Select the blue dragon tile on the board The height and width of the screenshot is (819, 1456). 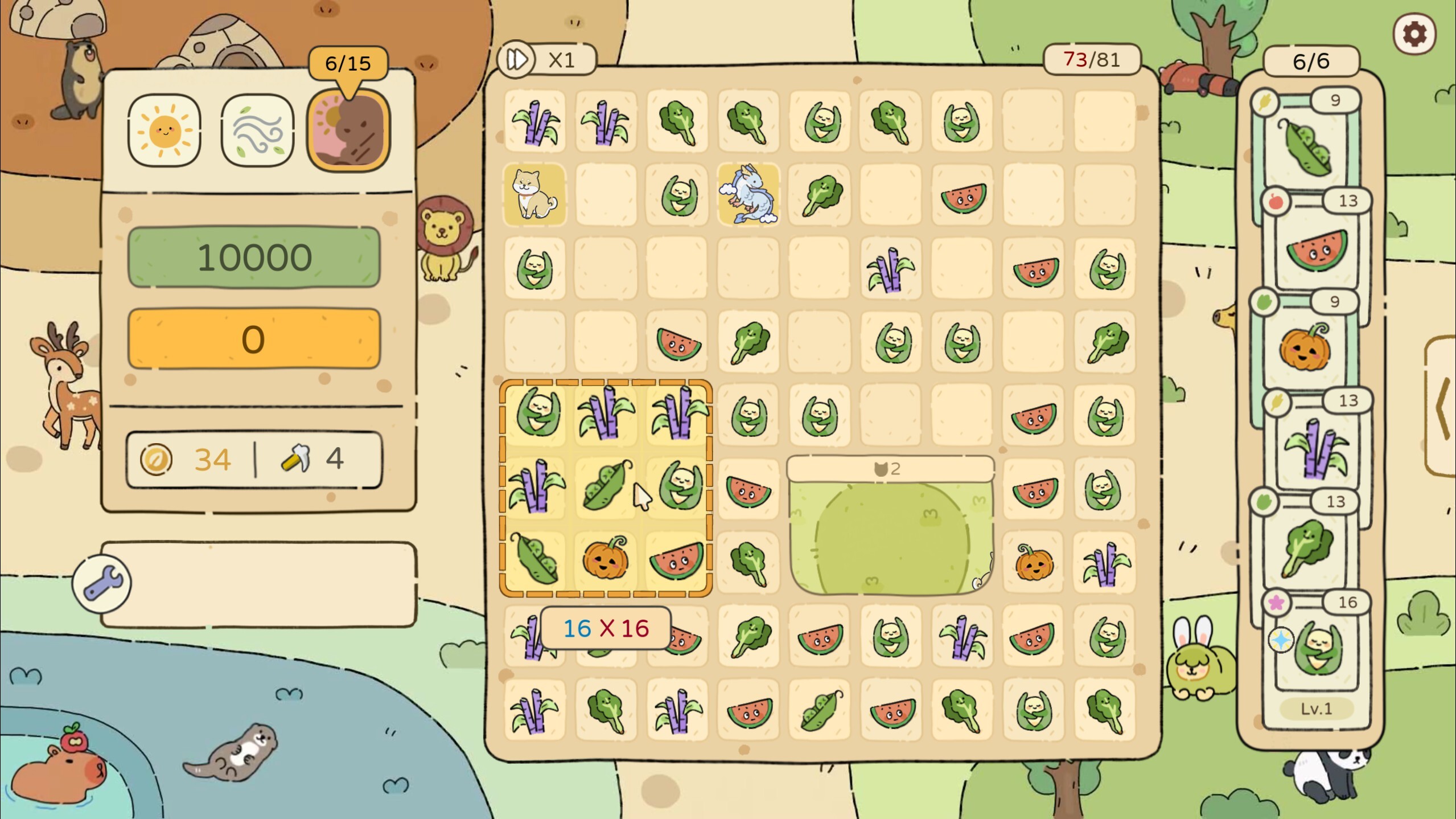click(x=748, y=196)
